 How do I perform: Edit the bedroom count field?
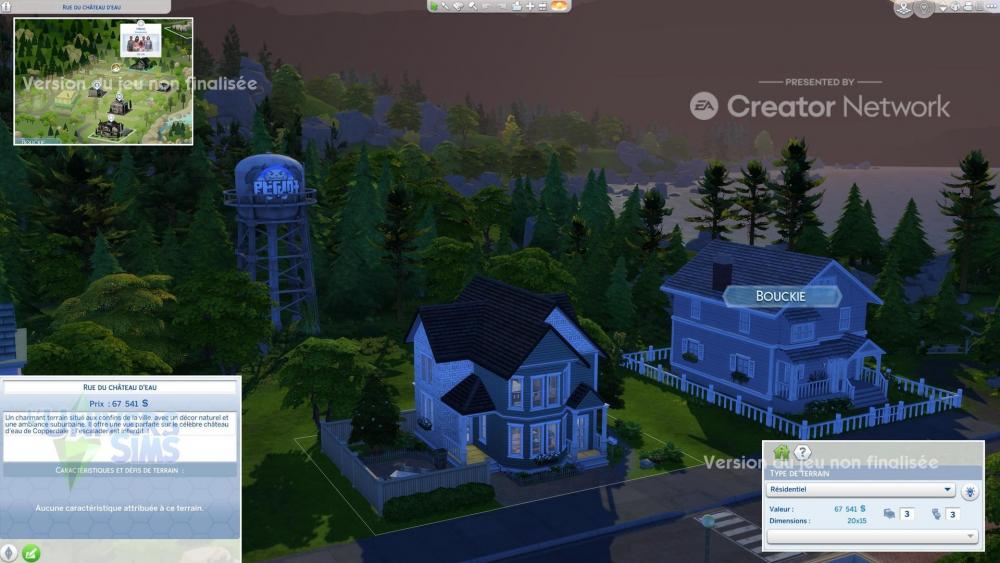pos(907,514)
